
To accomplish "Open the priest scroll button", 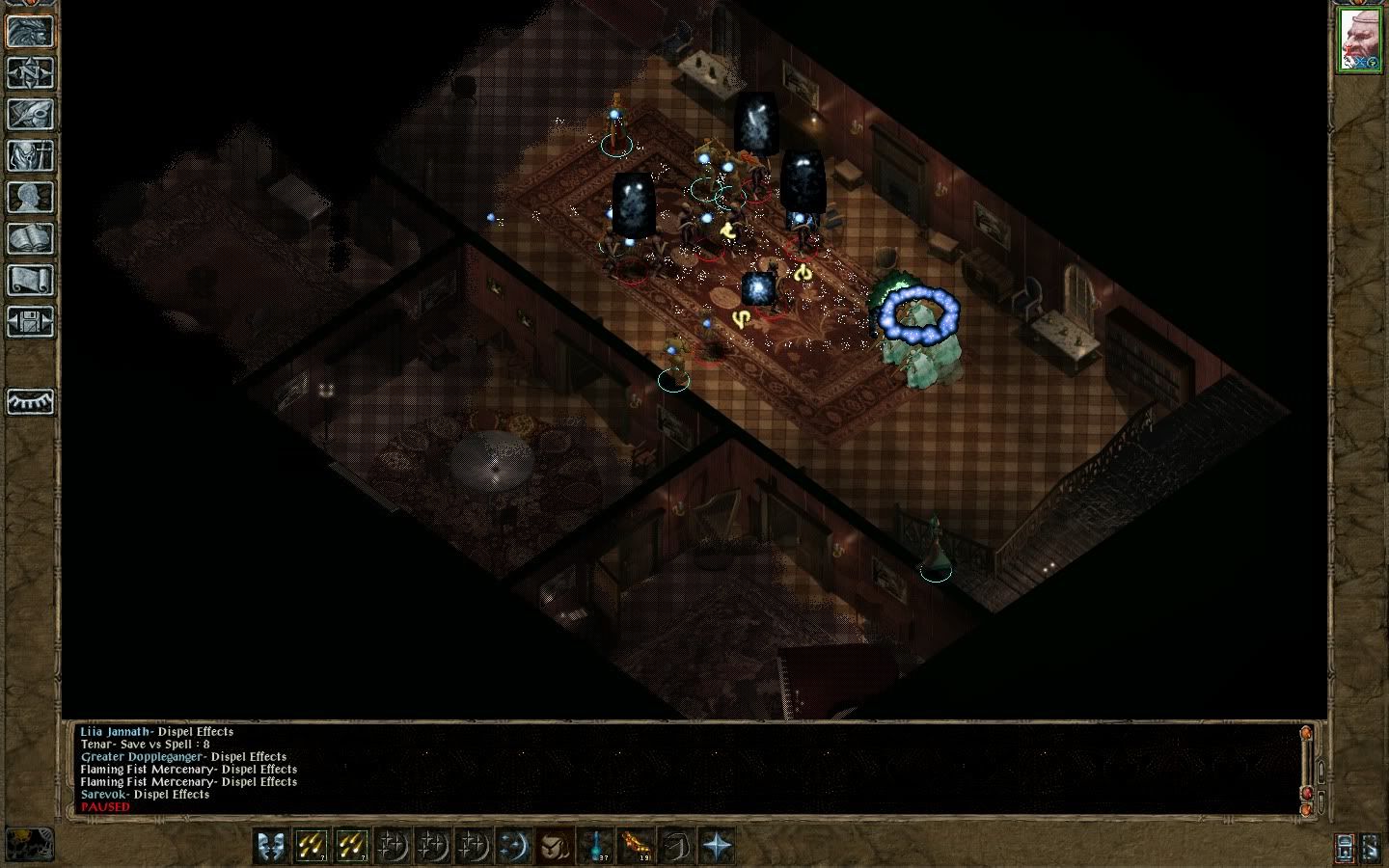I will click(30, 280).
